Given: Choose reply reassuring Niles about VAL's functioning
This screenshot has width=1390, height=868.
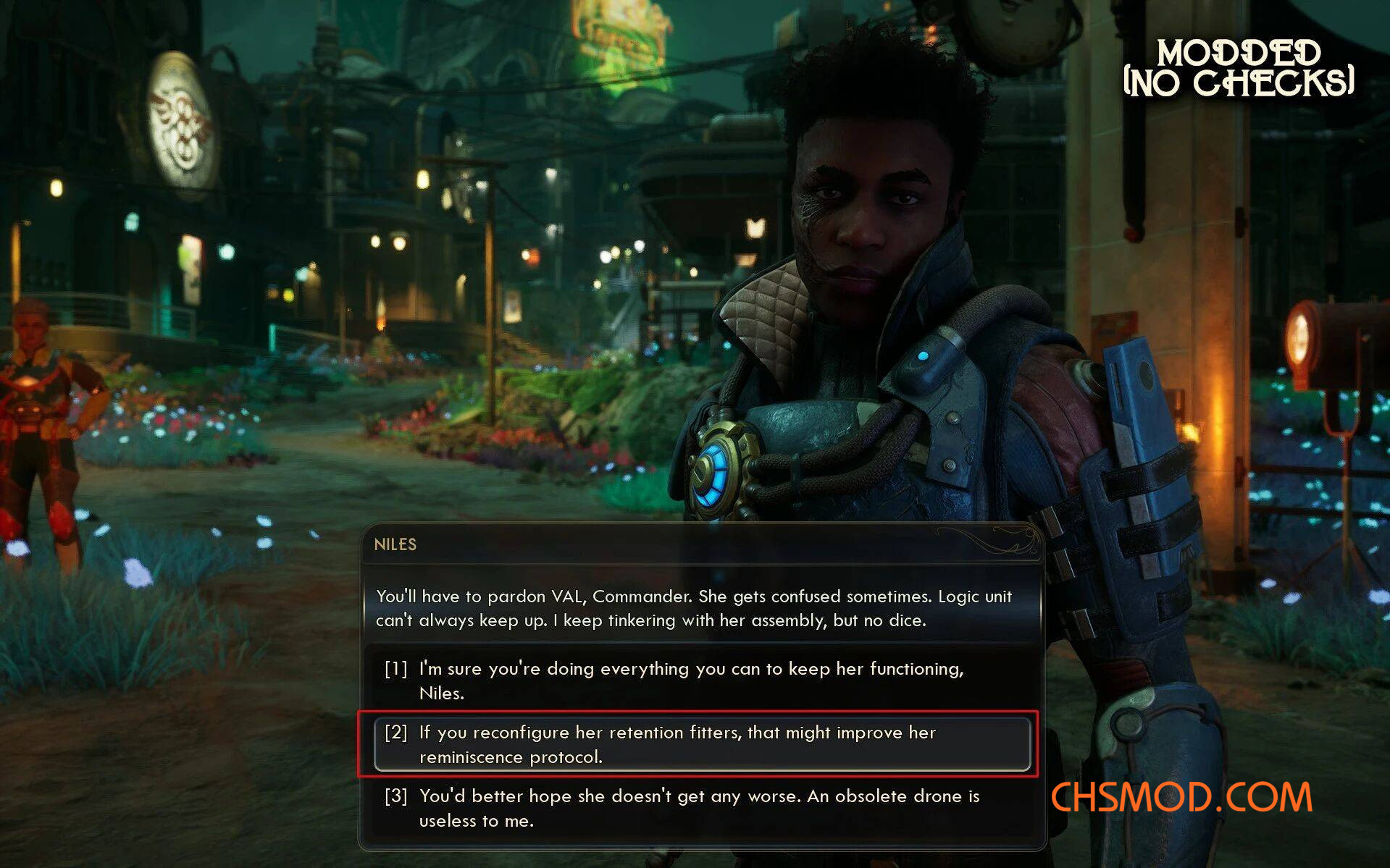Looking at the screenshot, I should tap(690, 681).
